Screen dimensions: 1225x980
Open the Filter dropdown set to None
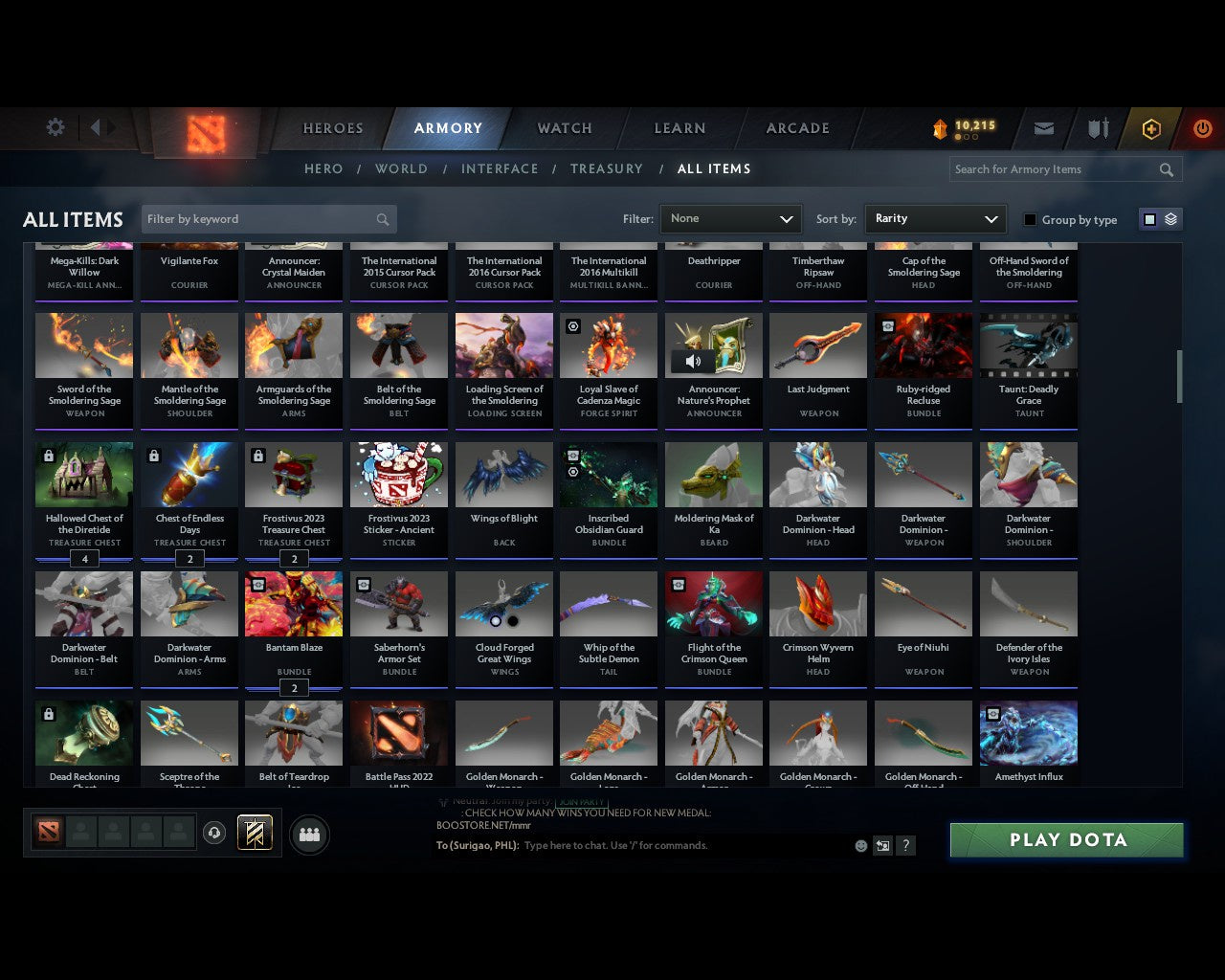tap(730, 219)
